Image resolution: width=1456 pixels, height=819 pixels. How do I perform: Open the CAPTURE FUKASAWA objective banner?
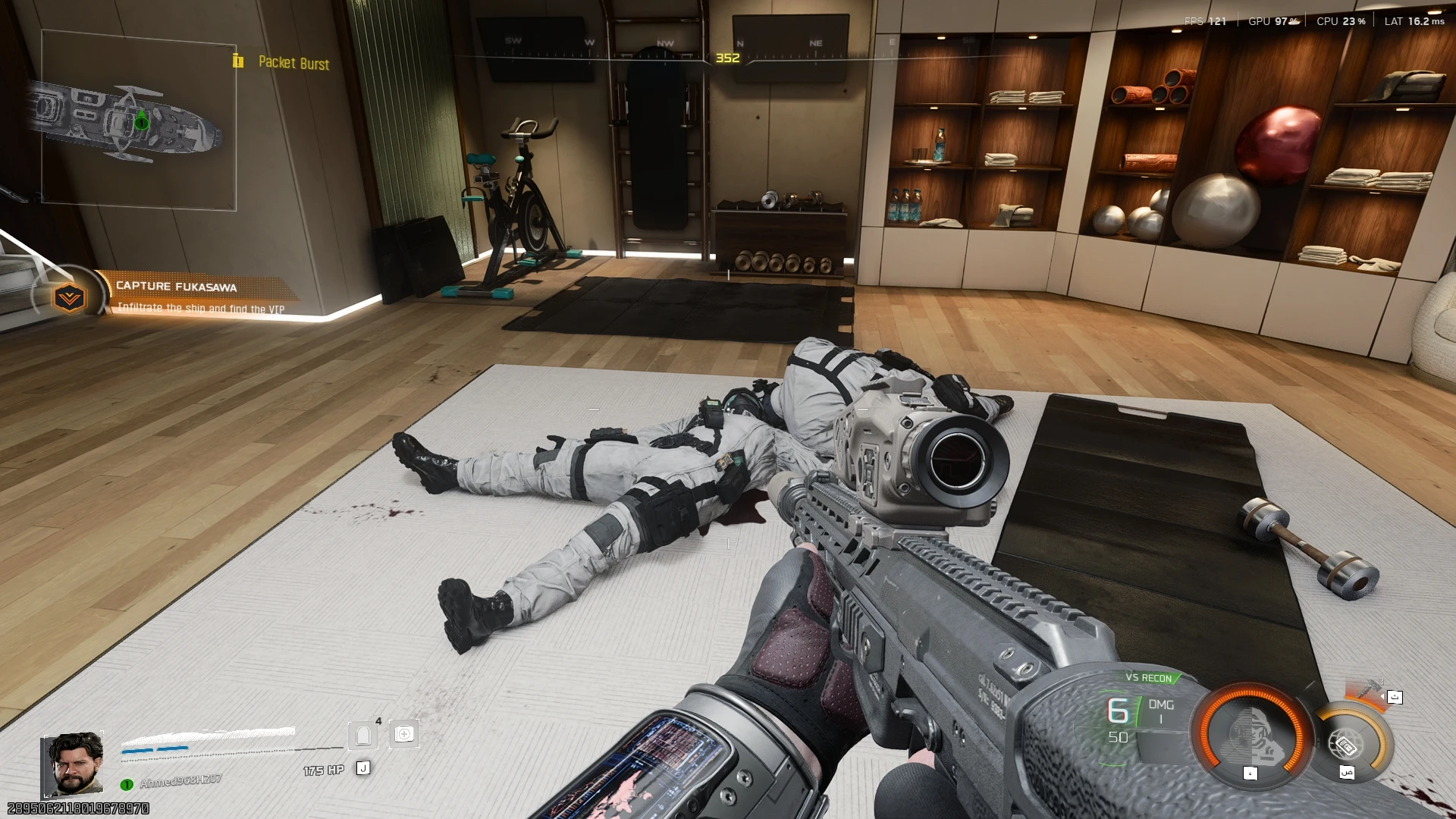pos(176,287)
